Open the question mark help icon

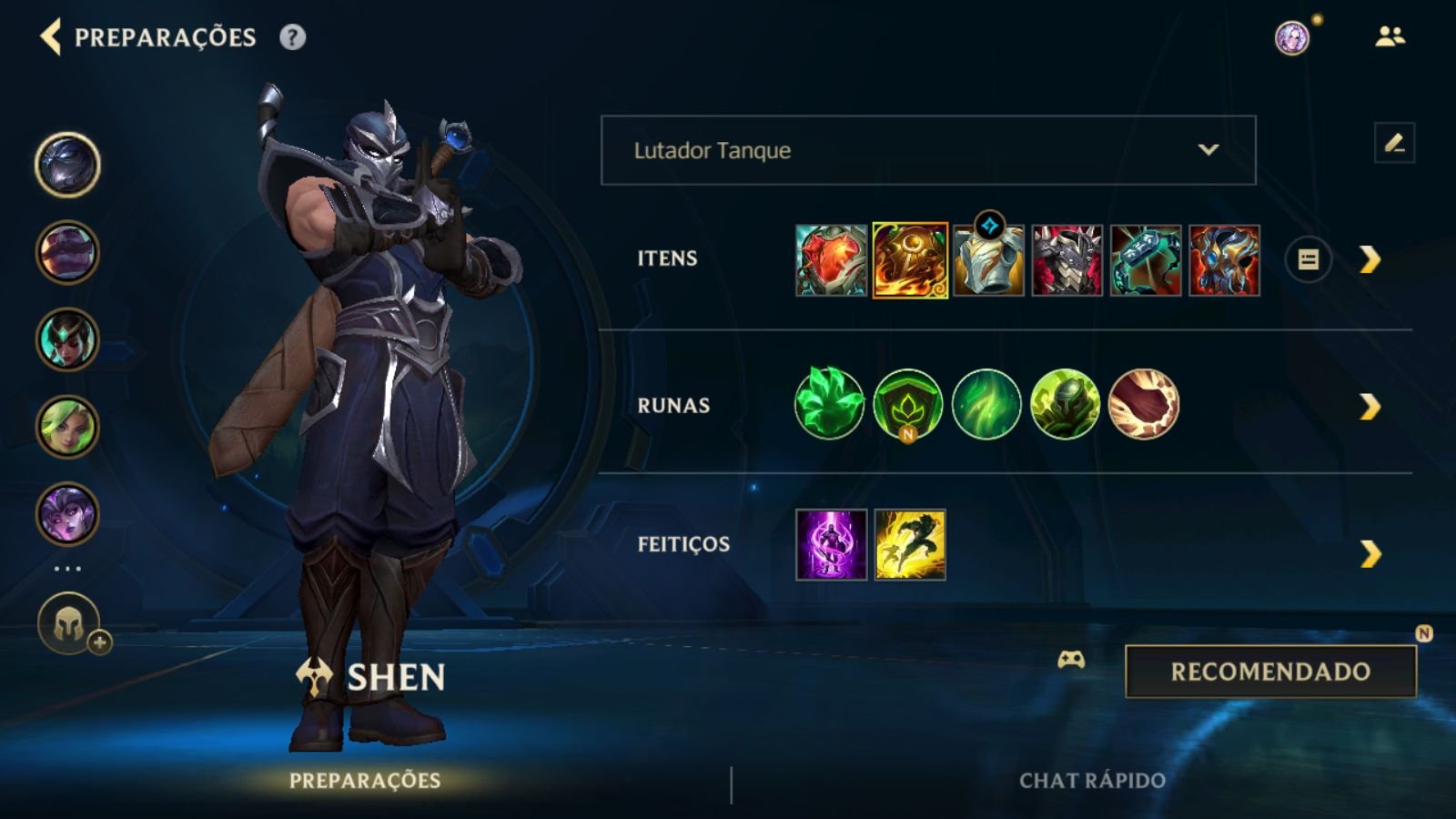(x=292, y=37)
